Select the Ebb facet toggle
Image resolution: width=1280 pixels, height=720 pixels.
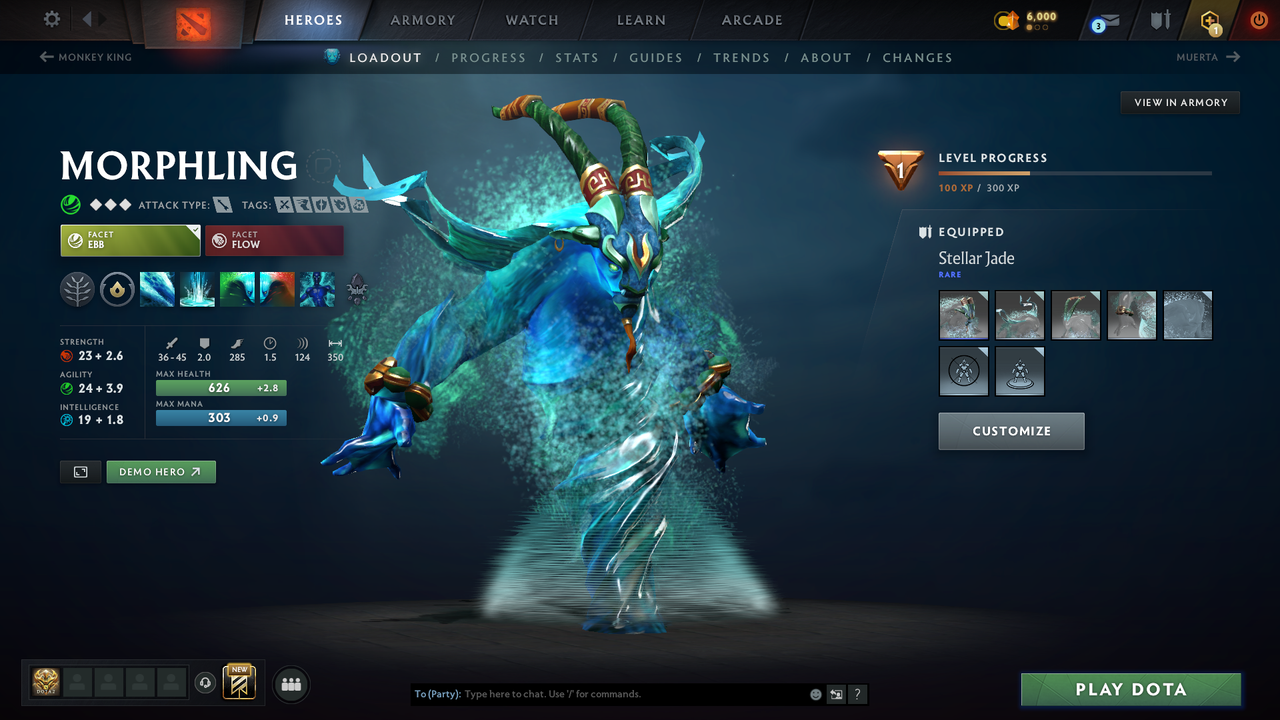(x=130, y=240)
